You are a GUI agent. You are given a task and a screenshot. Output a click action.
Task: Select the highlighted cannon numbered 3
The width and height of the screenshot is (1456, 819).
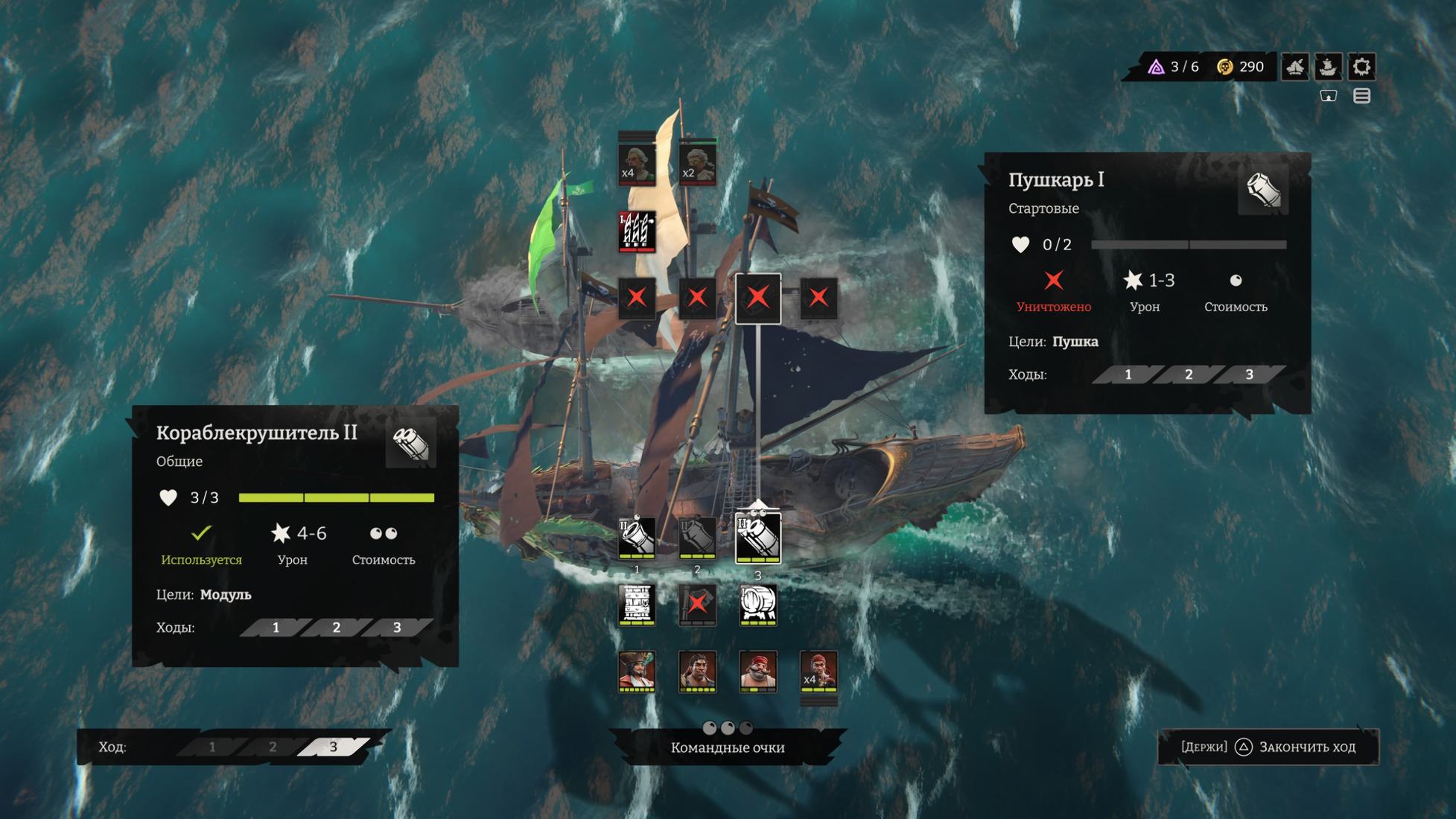[758, 538]
